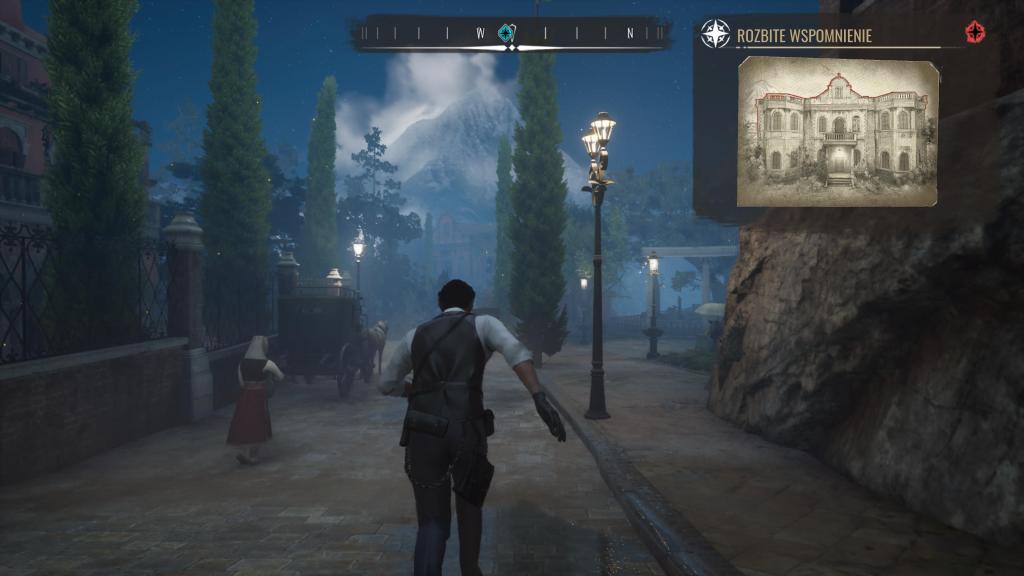The width and height of the screenshot is (1024, 576).
Task: View the mansion sketch clue thumbnail
Action: 838,132
